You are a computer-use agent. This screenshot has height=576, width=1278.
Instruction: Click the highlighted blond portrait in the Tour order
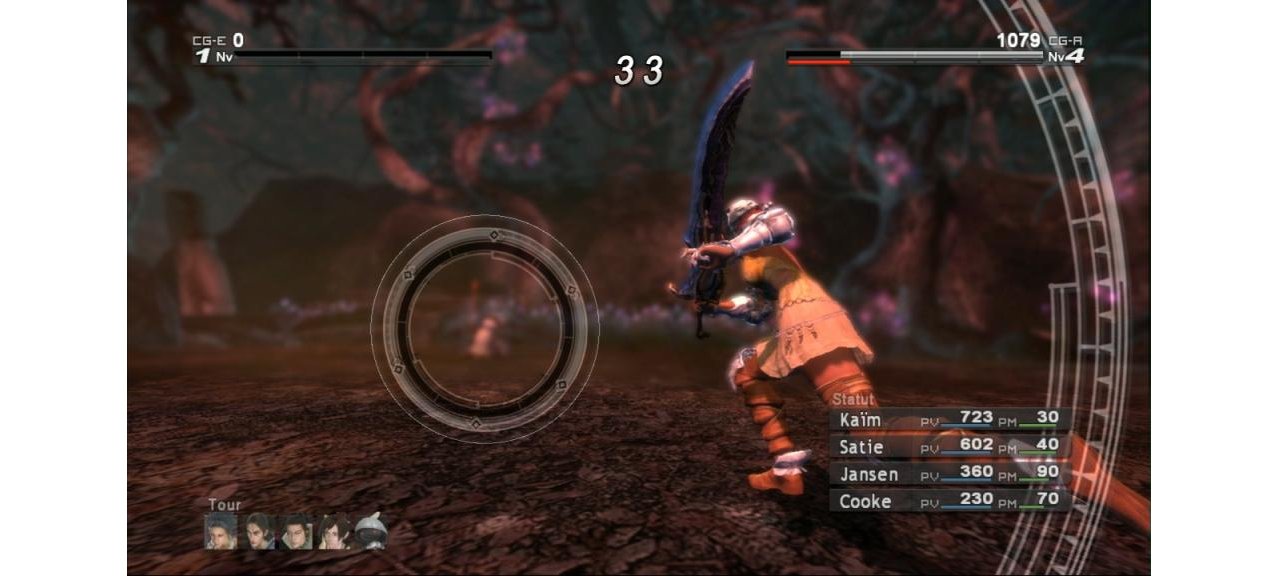tap(222, 532)
